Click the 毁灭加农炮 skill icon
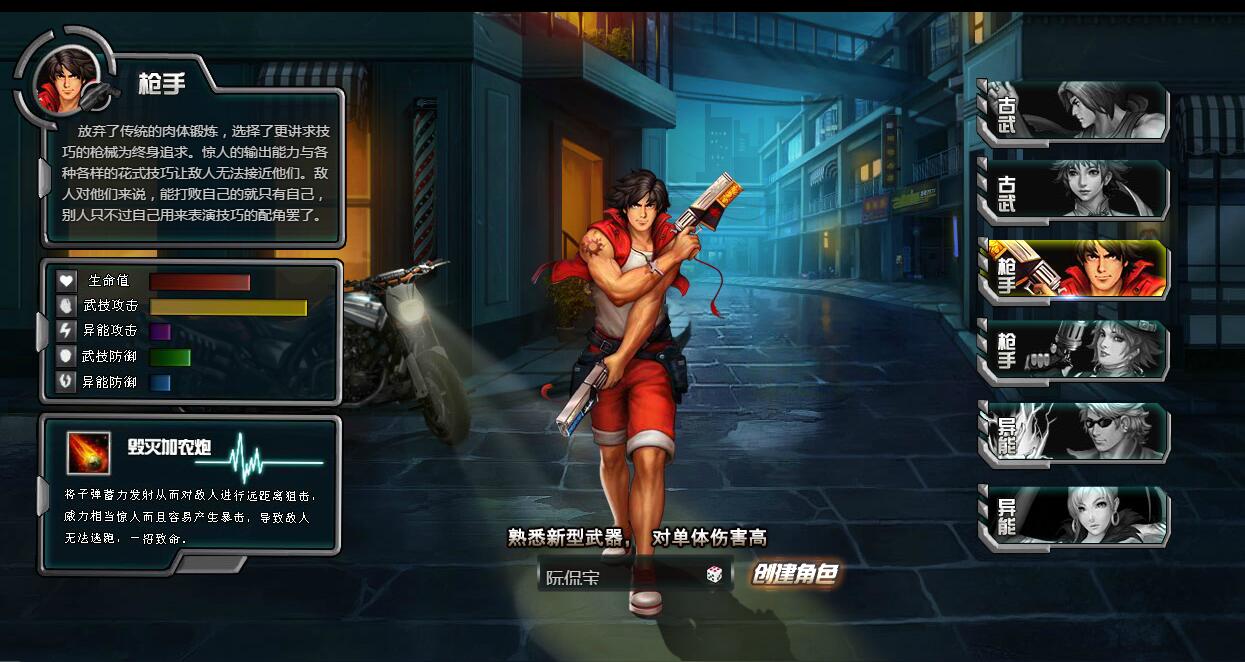Screen dimensions: 1245x662 click(88, 453)
